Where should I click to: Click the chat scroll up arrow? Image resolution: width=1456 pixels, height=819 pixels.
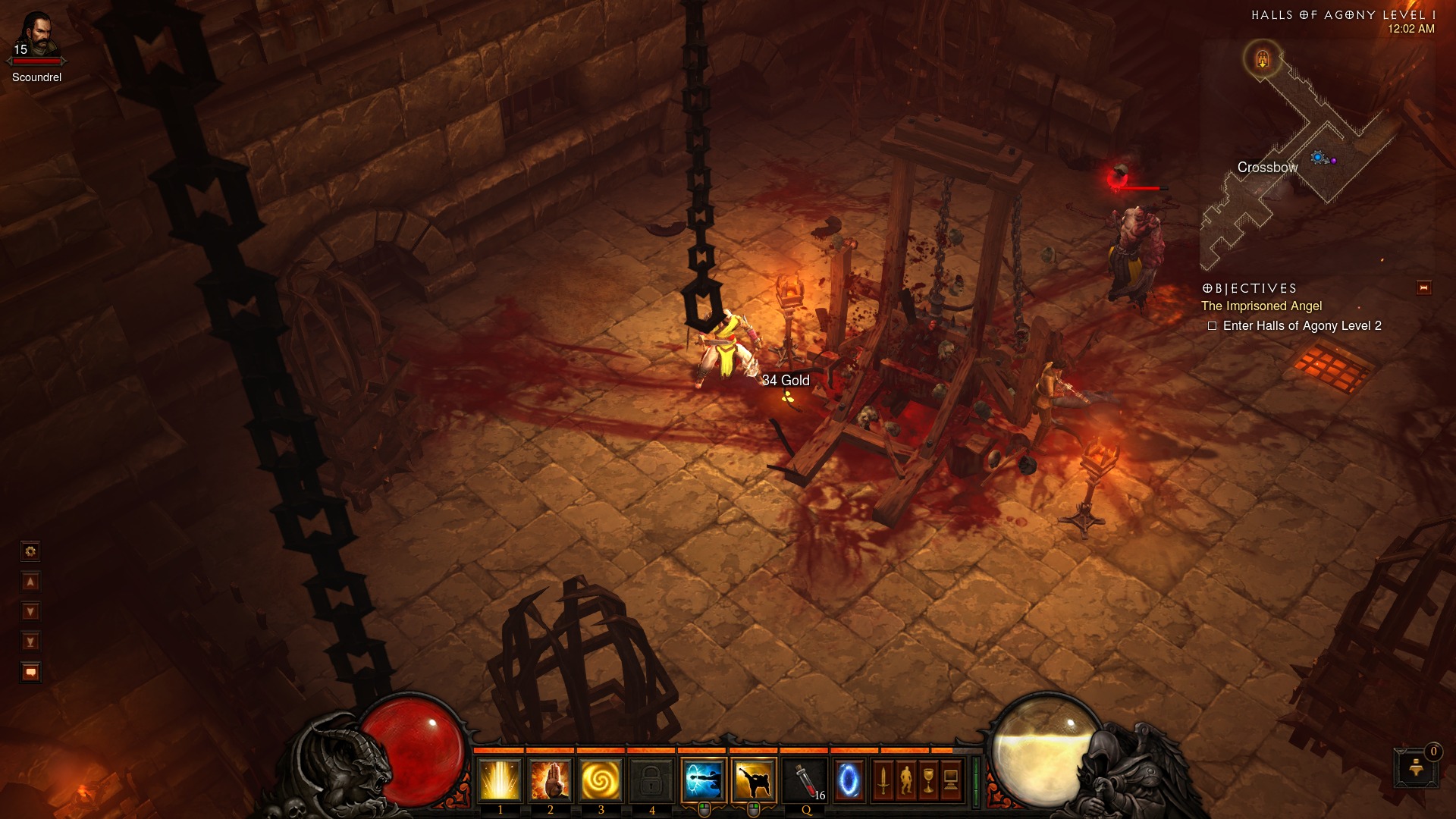[30, 582]
